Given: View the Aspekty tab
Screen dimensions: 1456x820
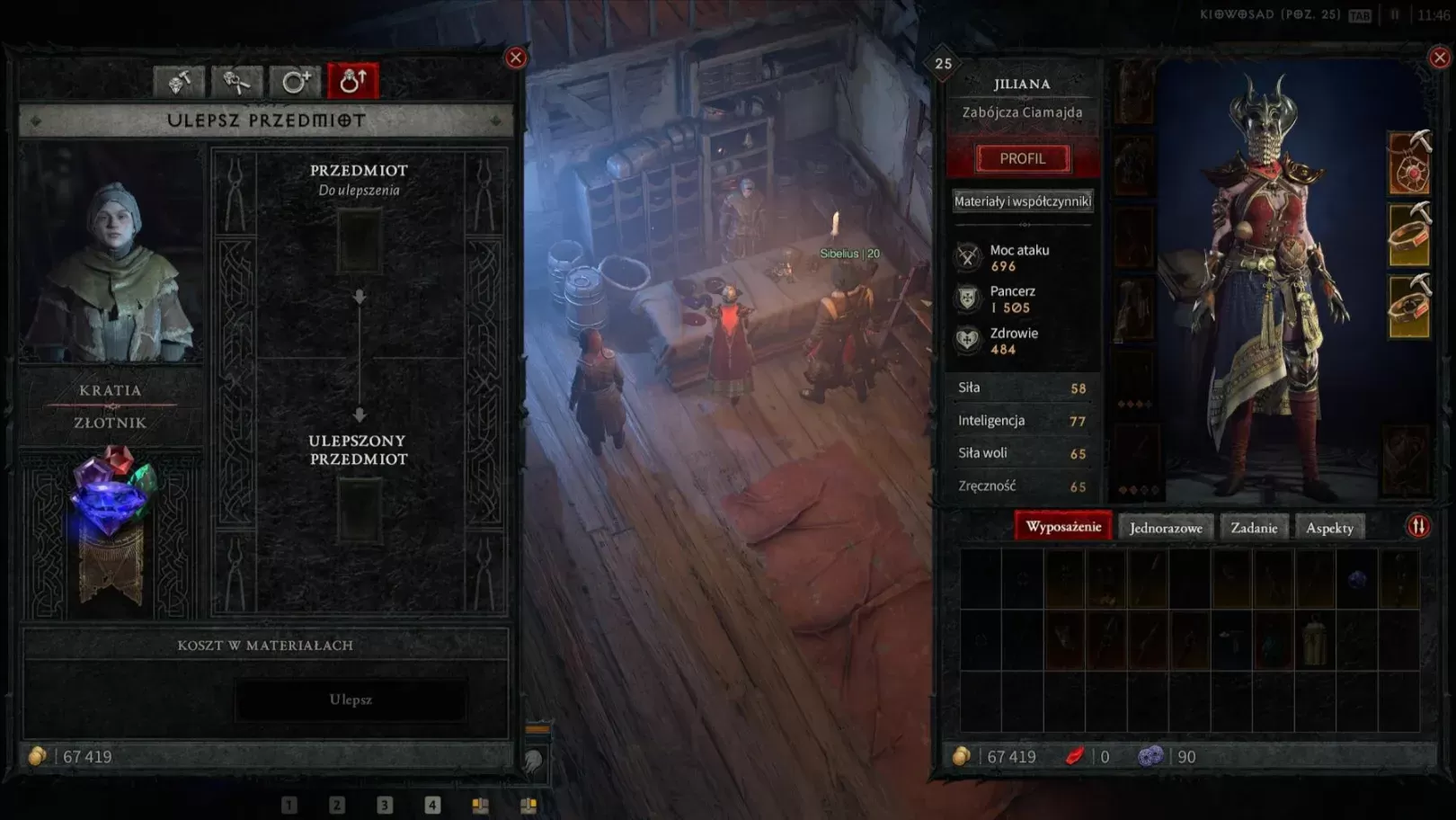Looking at the screenshot, I should pos(1329,528).
